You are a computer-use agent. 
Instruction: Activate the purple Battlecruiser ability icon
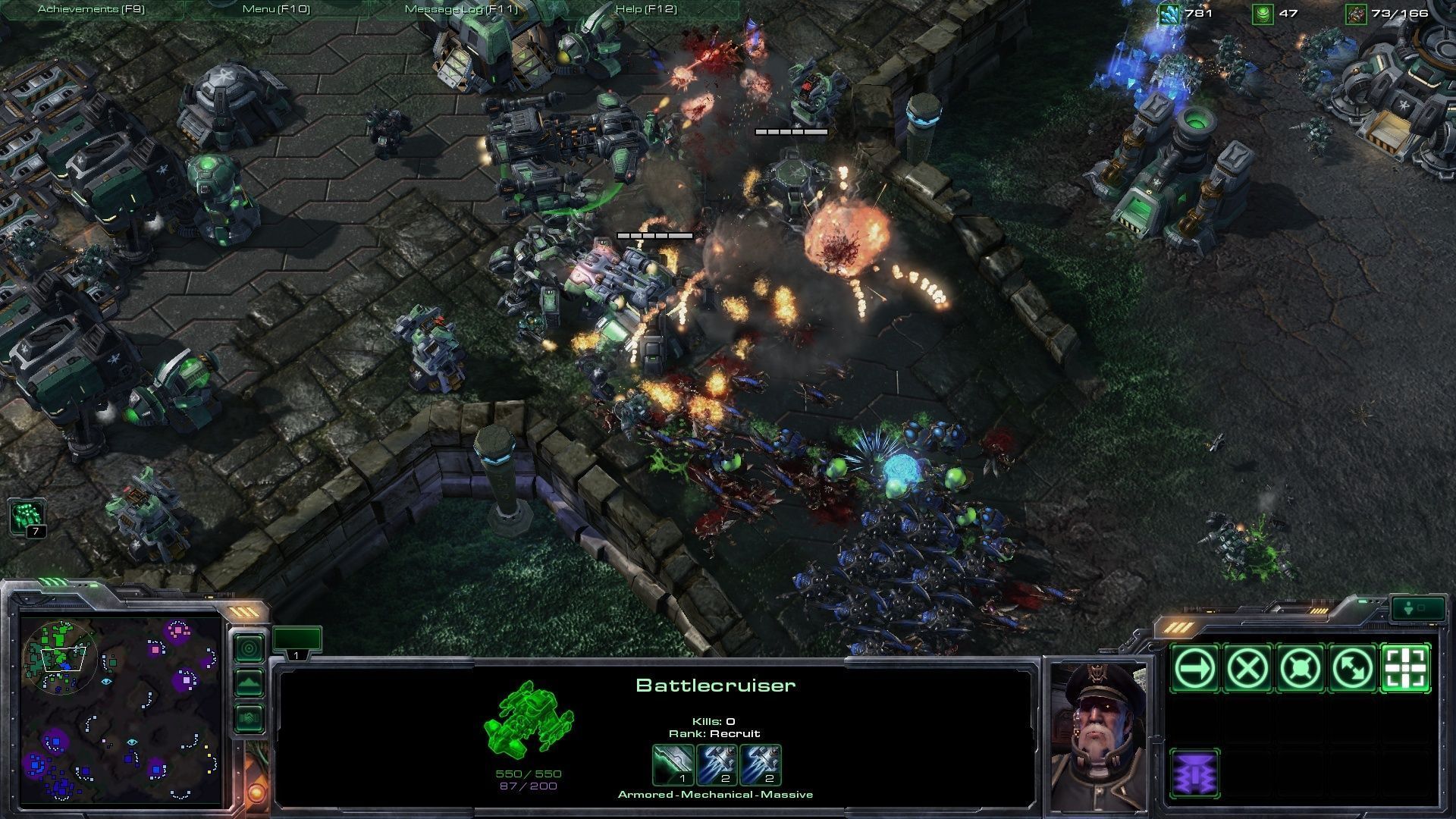click(x=1194, y=774)
